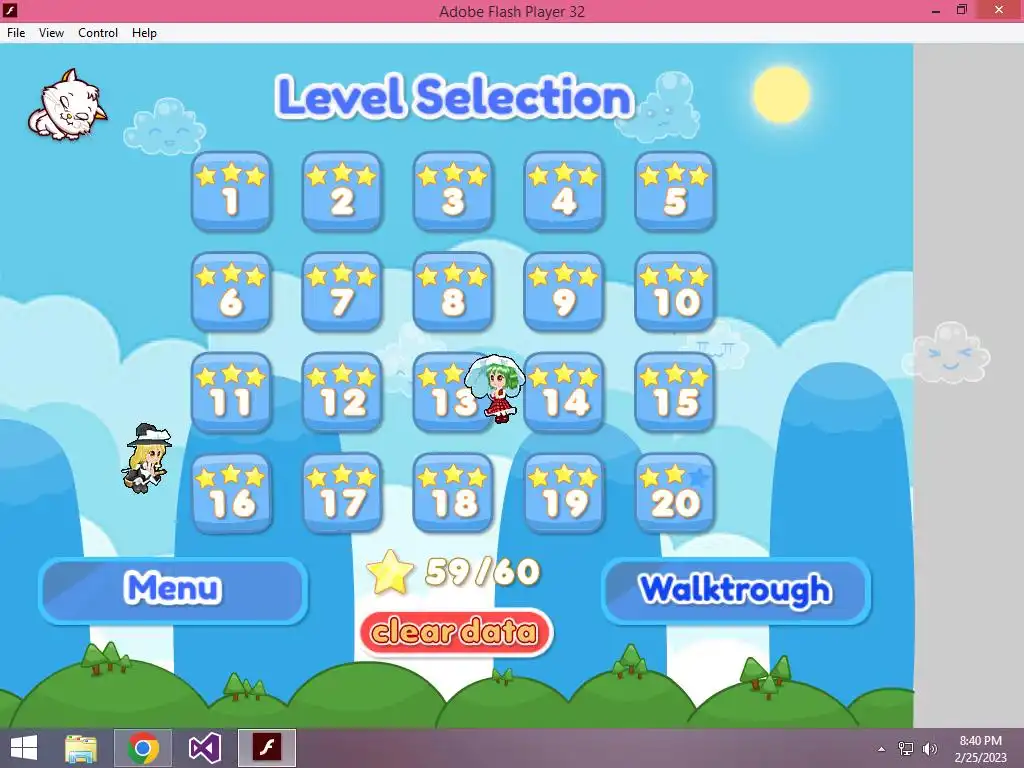This screenshot has width=1024, height=768.
Task: Return to the main Menu
Action: pyautogui.click(x=173, y=590)
